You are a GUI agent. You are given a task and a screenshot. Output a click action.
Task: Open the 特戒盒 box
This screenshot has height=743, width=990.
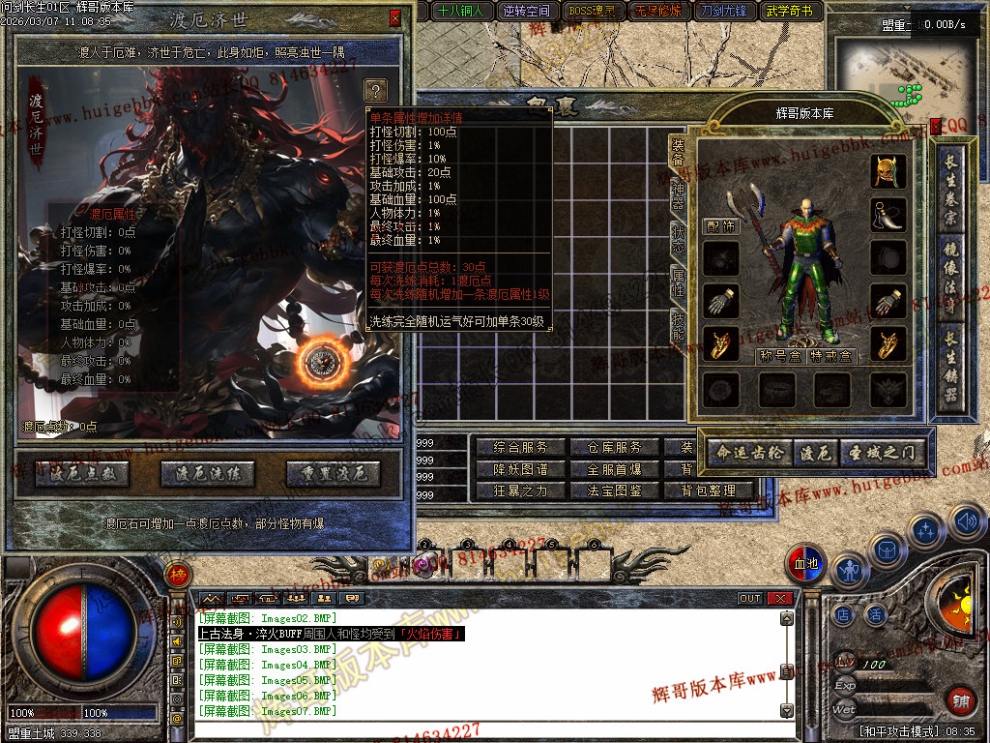[829, 355]
